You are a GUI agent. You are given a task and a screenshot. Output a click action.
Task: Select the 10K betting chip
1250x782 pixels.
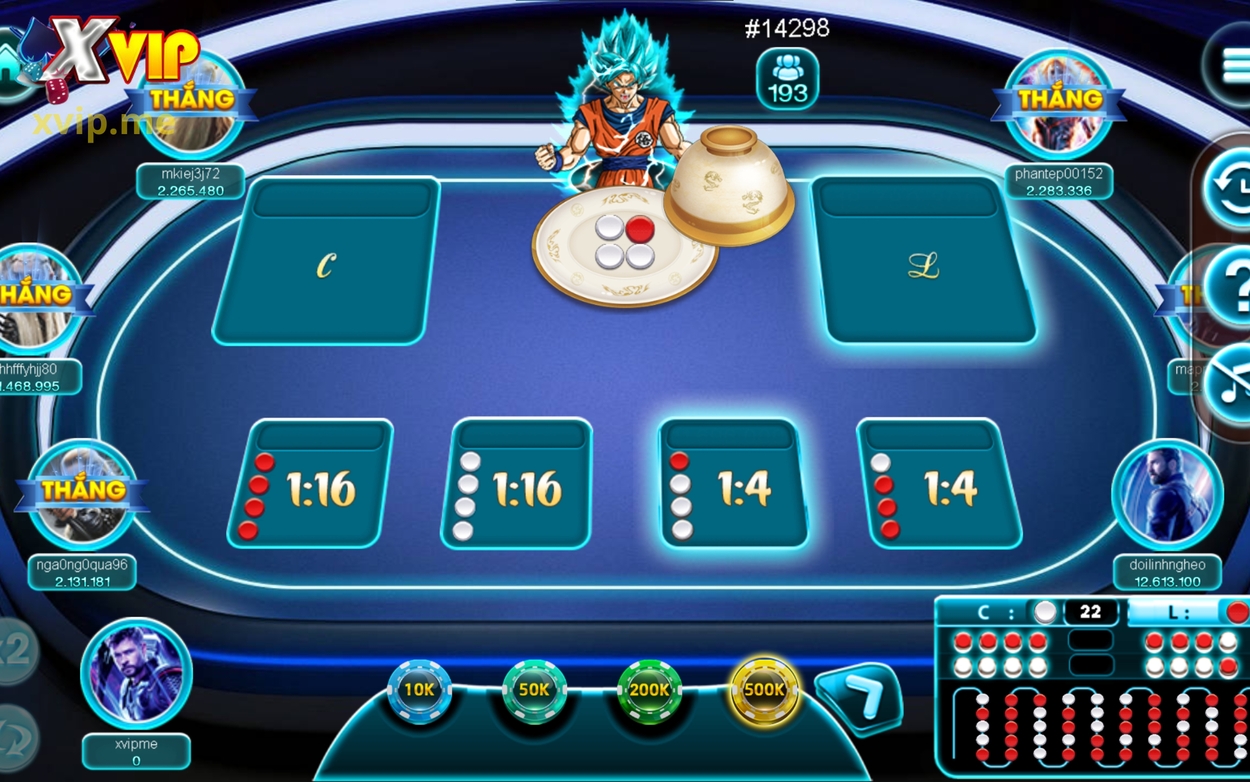click(x=419, y=690)
